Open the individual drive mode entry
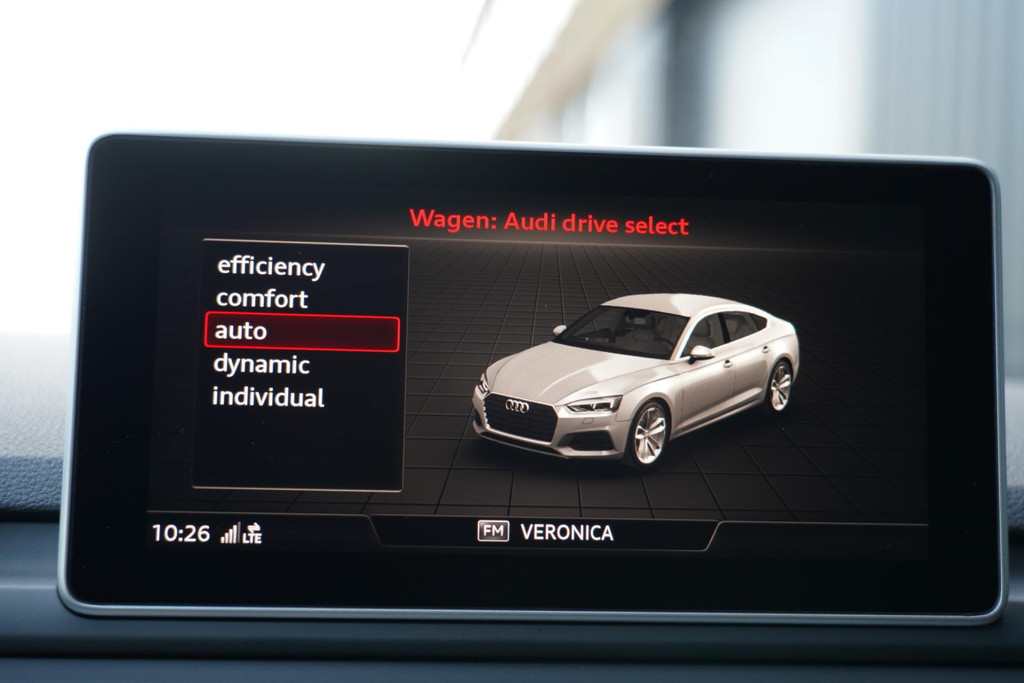The width and height of the screenshot is (1024, 683). coord(268,397)
